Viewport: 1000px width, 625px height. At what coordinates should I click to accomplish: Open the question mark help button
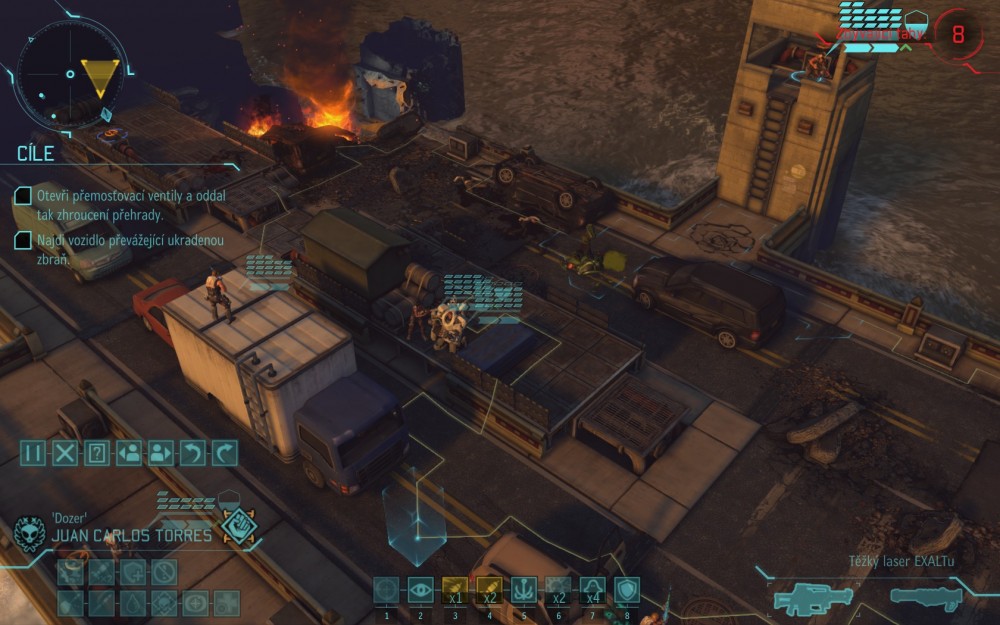click(97, 453)
